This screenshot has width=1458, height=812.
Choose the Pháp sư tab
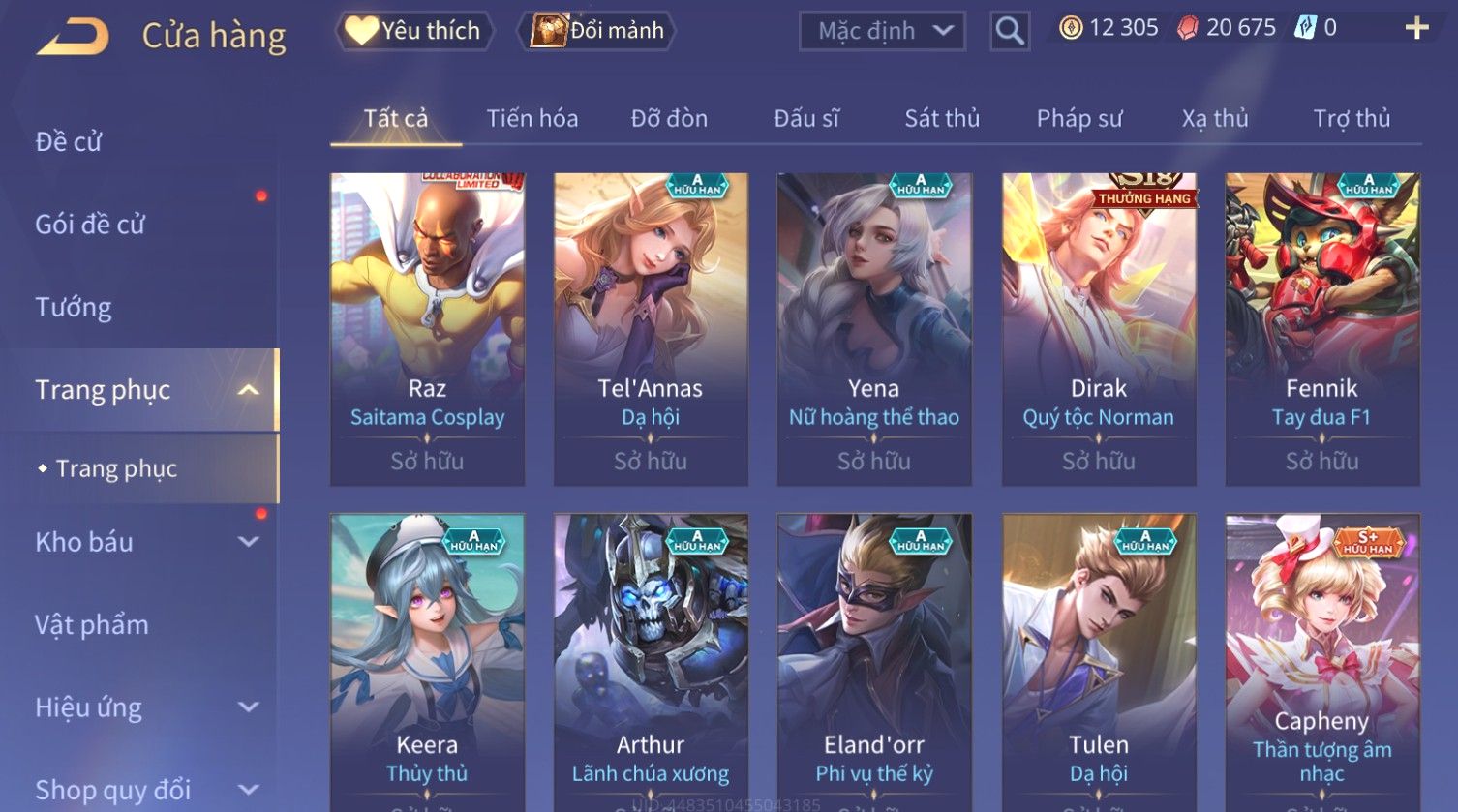[1079, 119]
